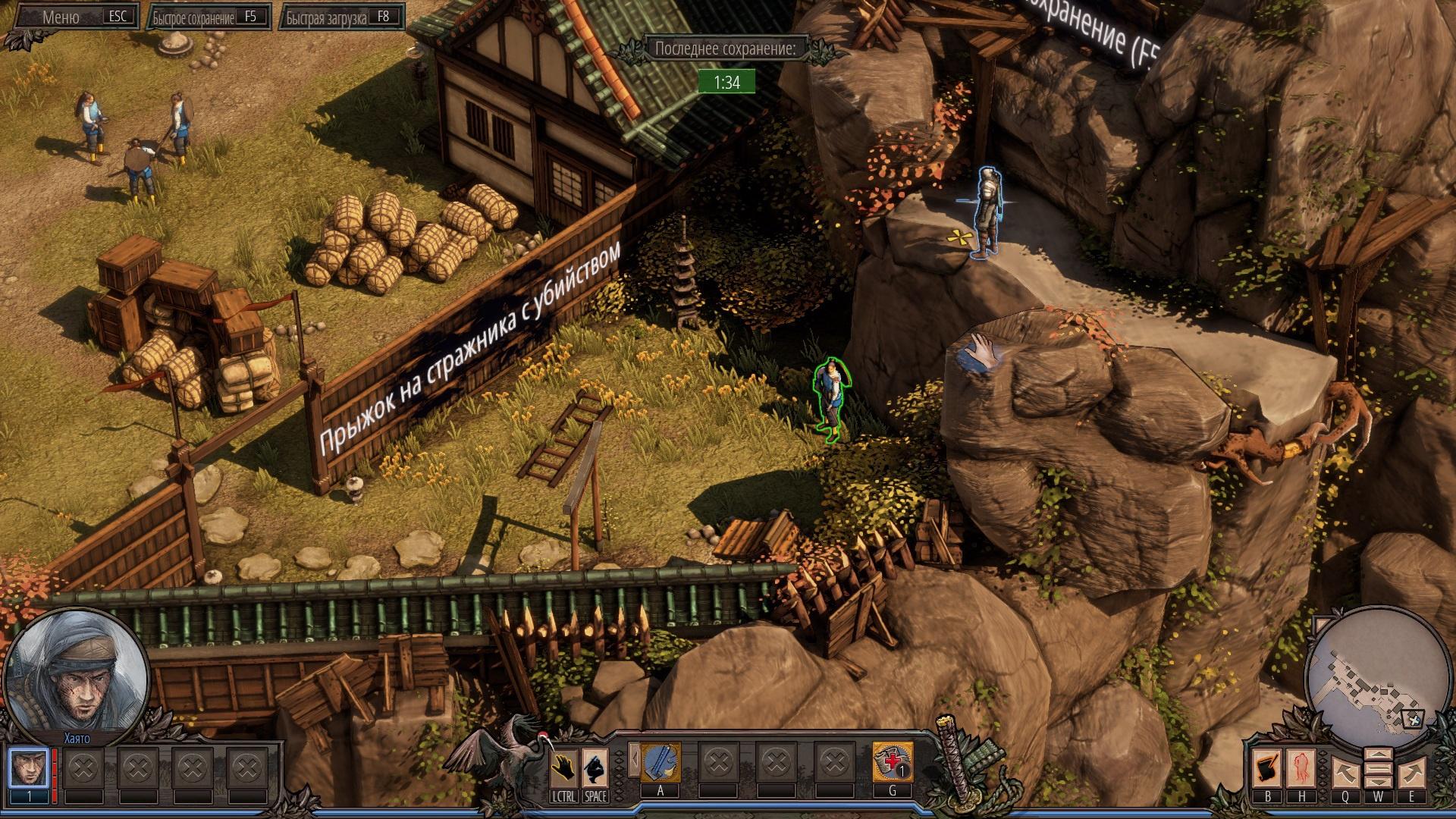Rotate the camera left with the arrow button
This screenshot has width=1456, height=819.
coord(1345,772)
